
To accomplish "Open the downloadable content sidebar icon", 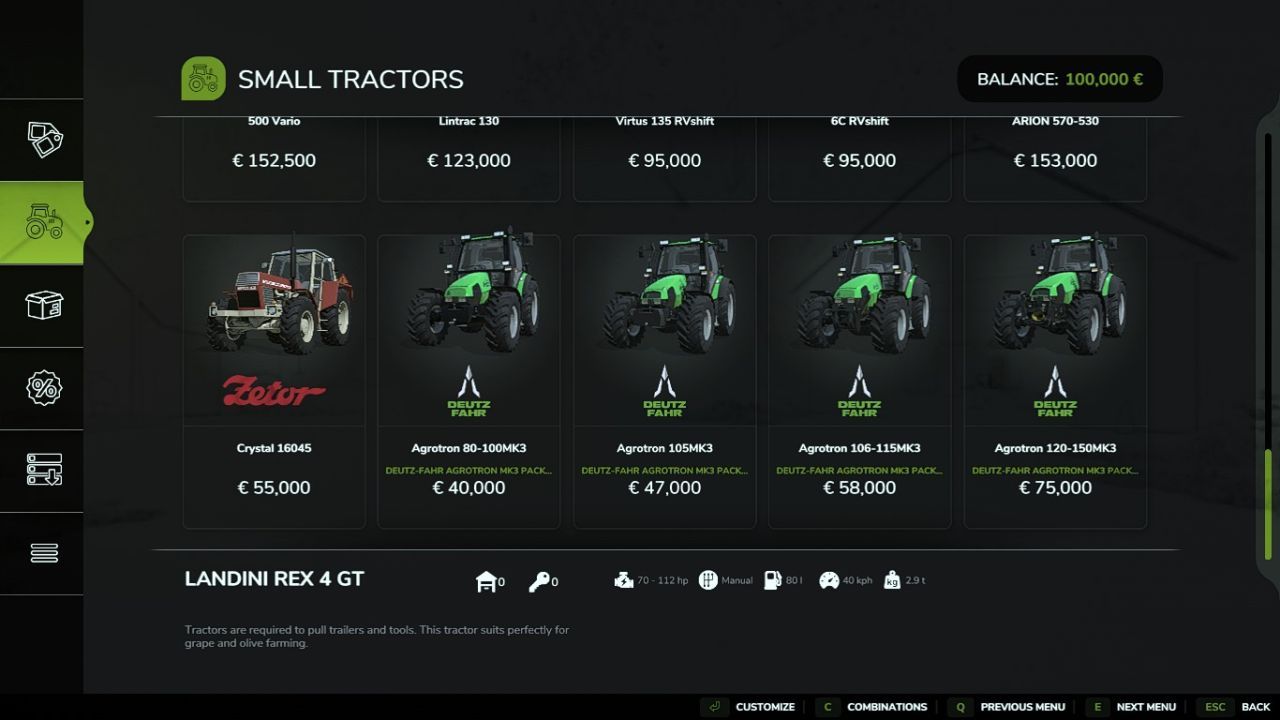I will [x=42, y=470].
